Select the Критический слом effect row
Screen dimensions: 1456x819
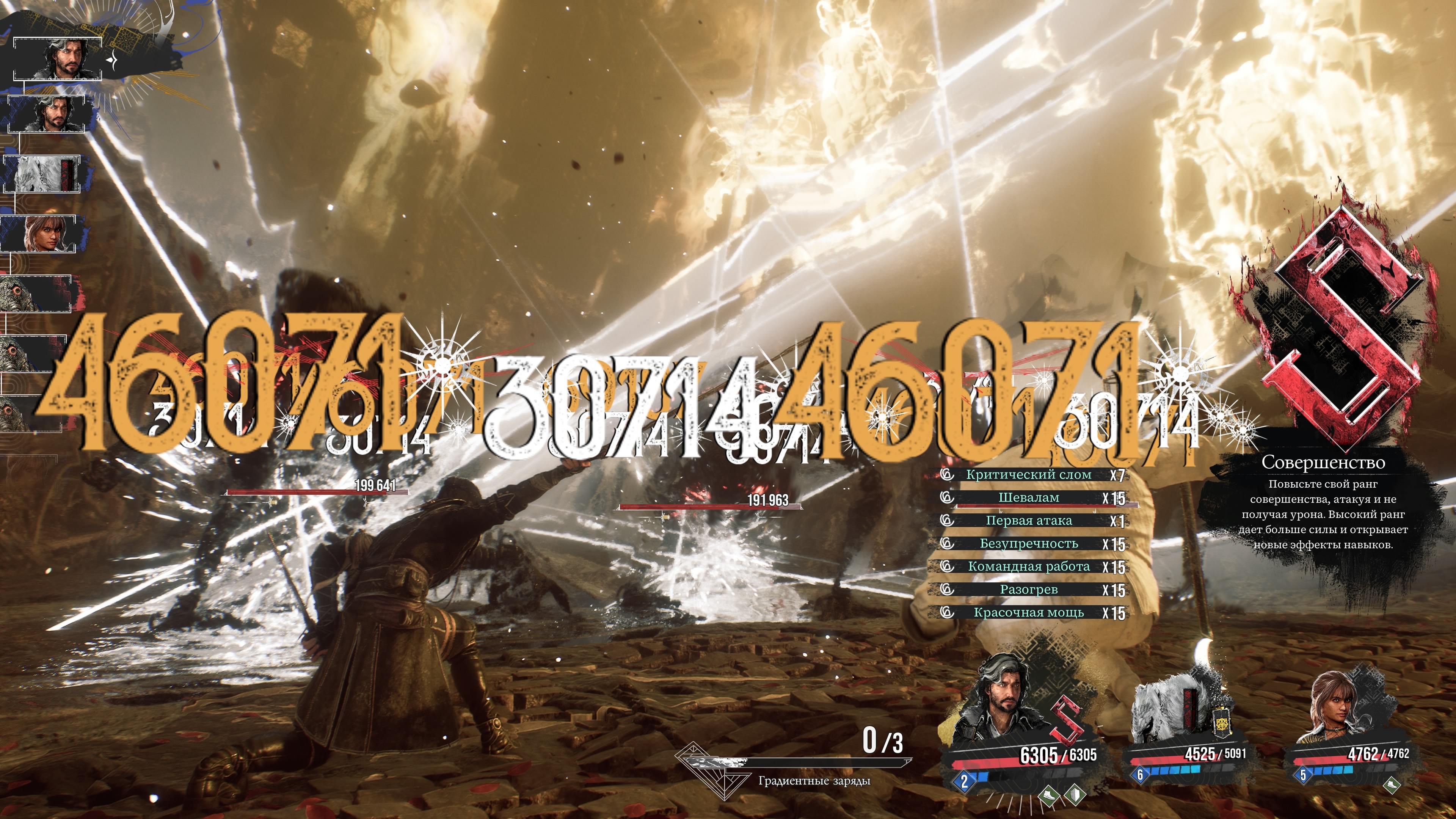(1029, 475)
